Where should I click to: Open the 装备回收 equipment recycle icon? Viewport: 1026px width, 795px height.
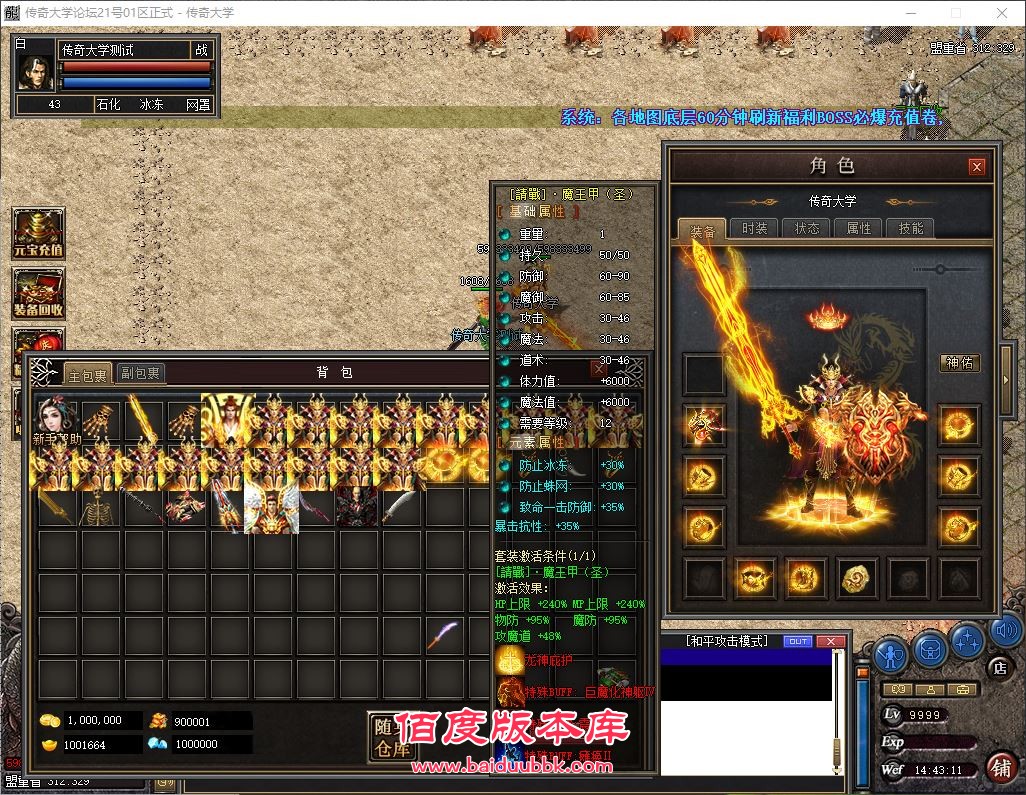pos(38,293)
